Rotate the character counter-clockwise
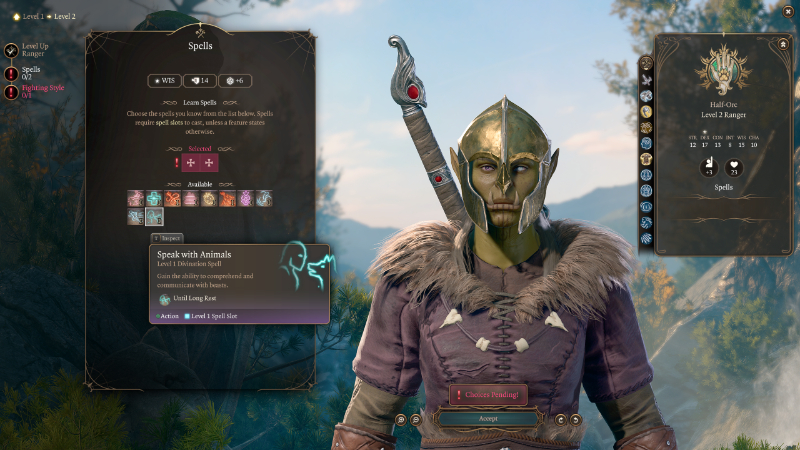This screenshot has height=450, width=800. [575, 420]
